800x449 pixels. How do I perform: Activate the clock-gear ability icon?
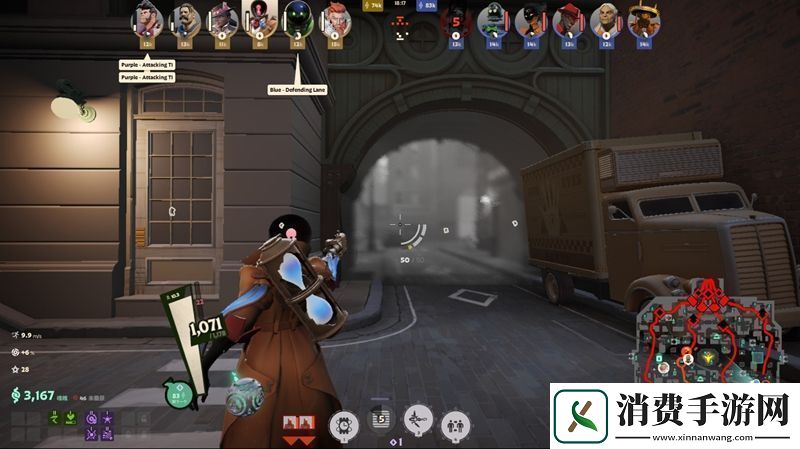click(343, 425)
